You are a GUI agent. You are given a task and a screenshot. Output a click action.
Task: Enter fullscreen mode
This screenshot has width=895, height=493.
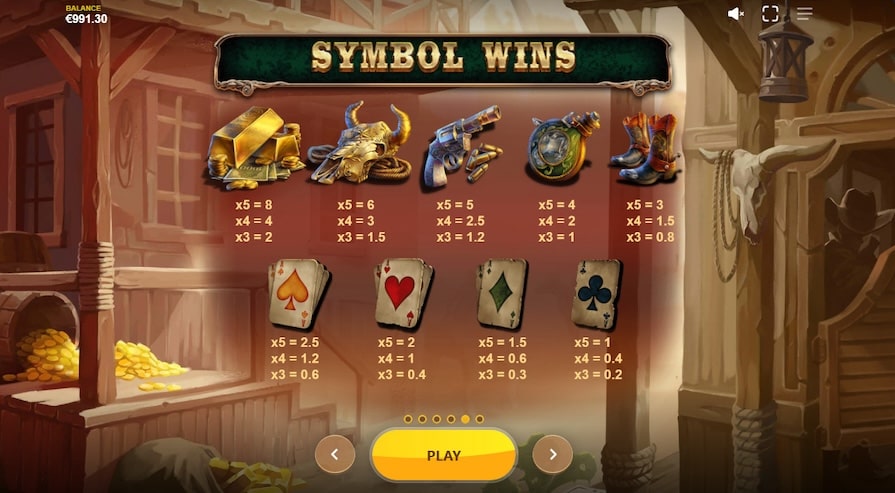(x=770, y=14)
